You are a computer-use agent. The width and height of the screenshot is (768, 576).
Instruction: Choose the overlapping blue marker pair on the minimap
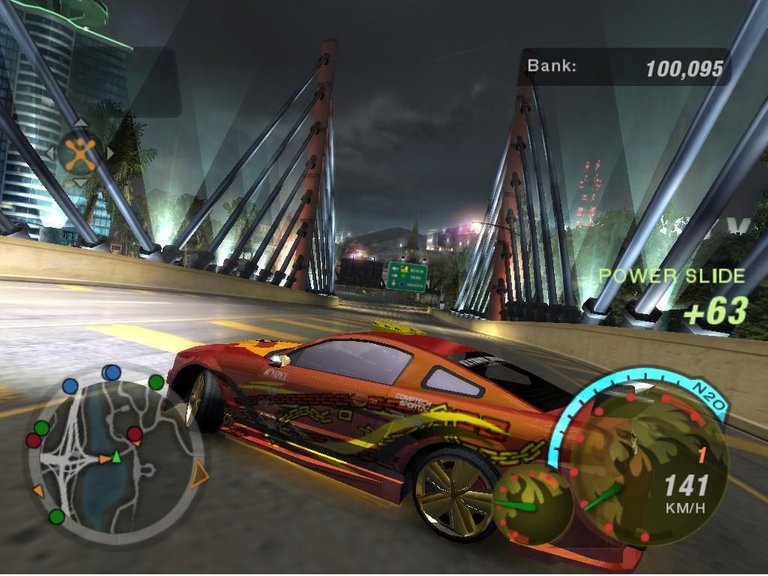click(x=111, y=373)
